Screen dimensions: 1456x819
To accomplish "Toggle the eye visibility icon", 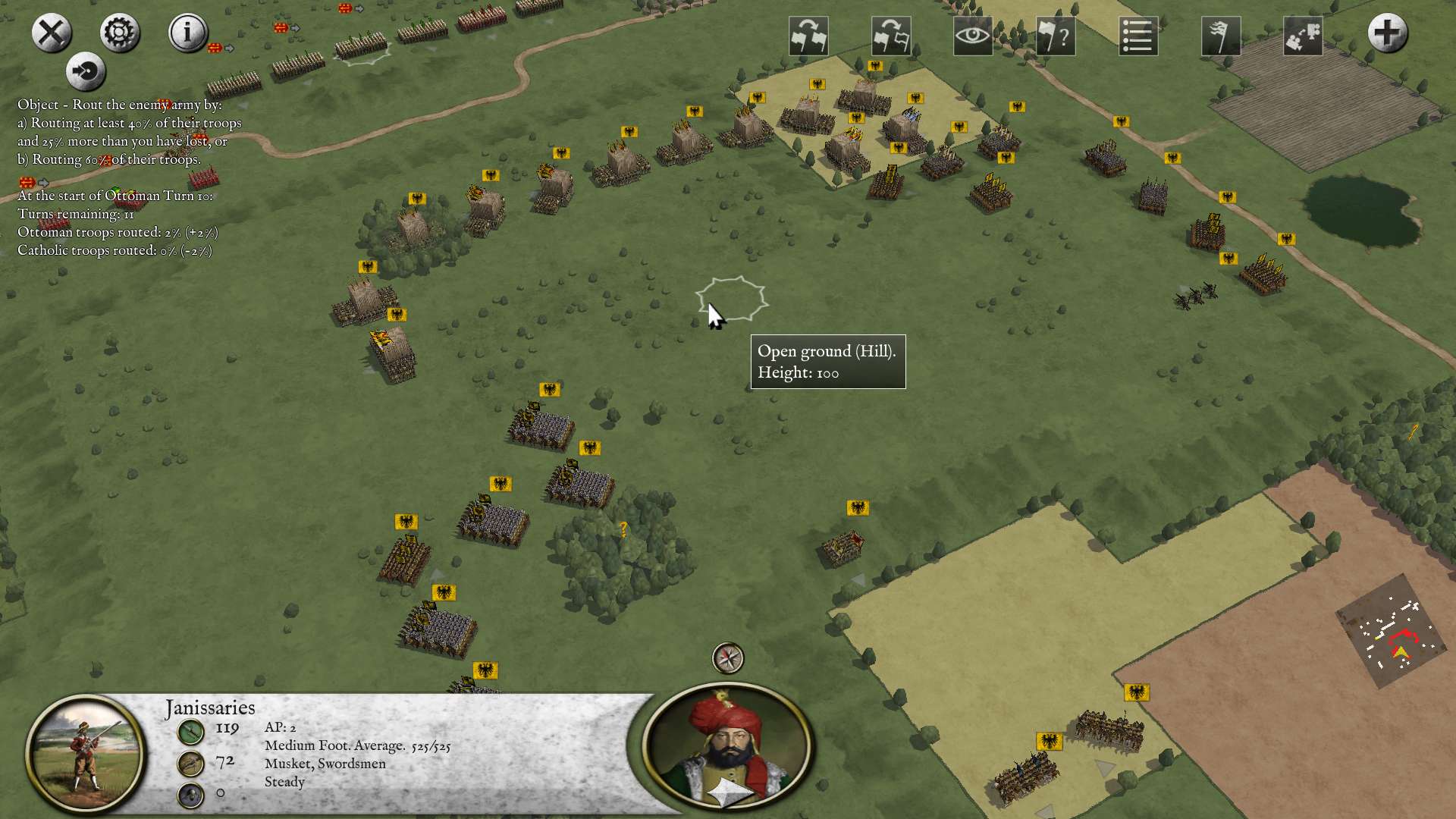I will [973, 36].
